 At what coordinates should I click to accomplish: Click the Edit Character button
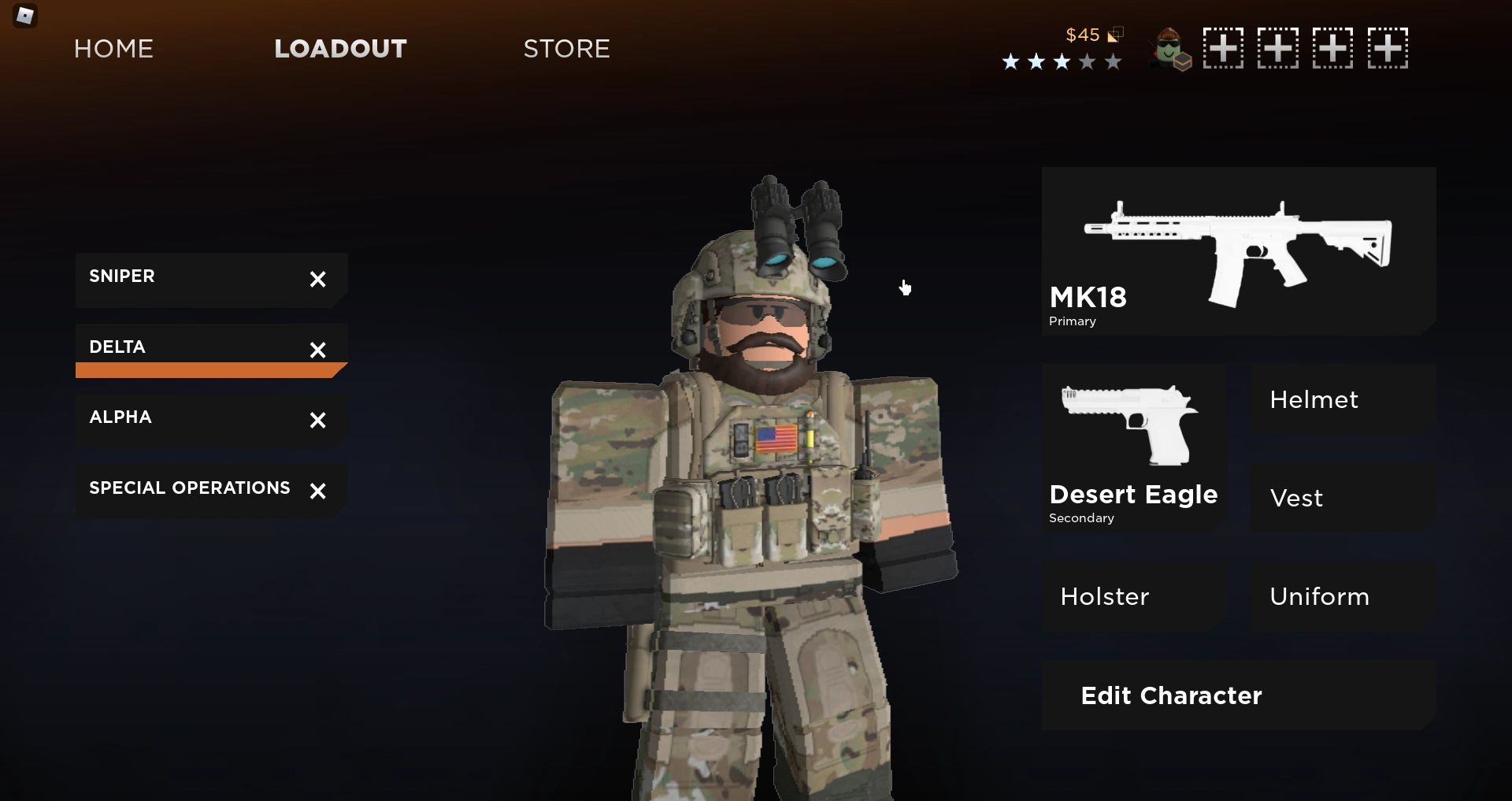point(1170,695)
